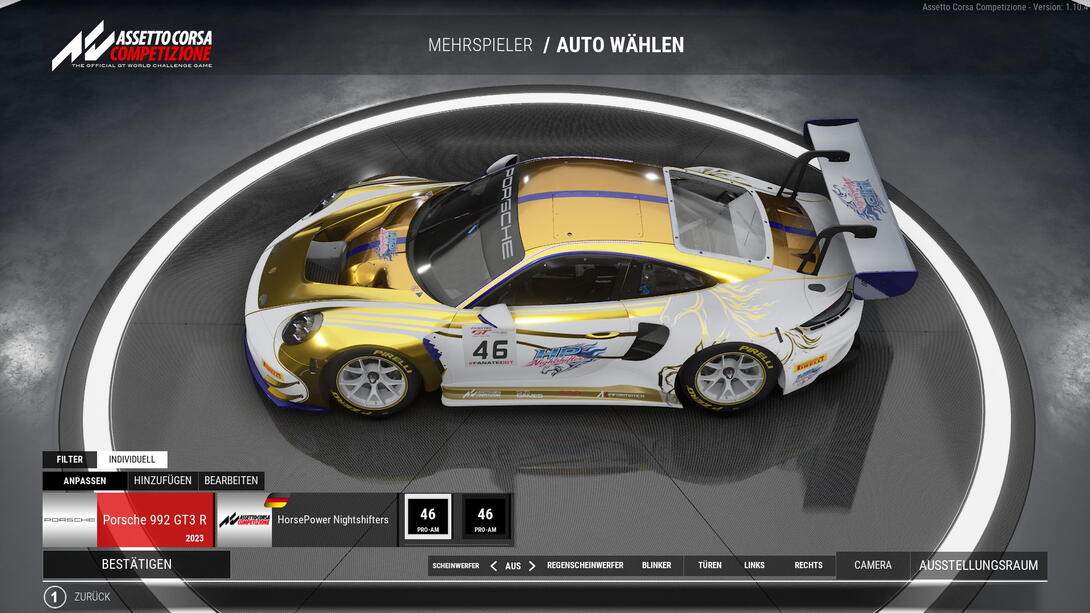Select the Porsche 992 GT3 R tile
Viewport: 1090px width, 613px height.
(x=154, y=520)
